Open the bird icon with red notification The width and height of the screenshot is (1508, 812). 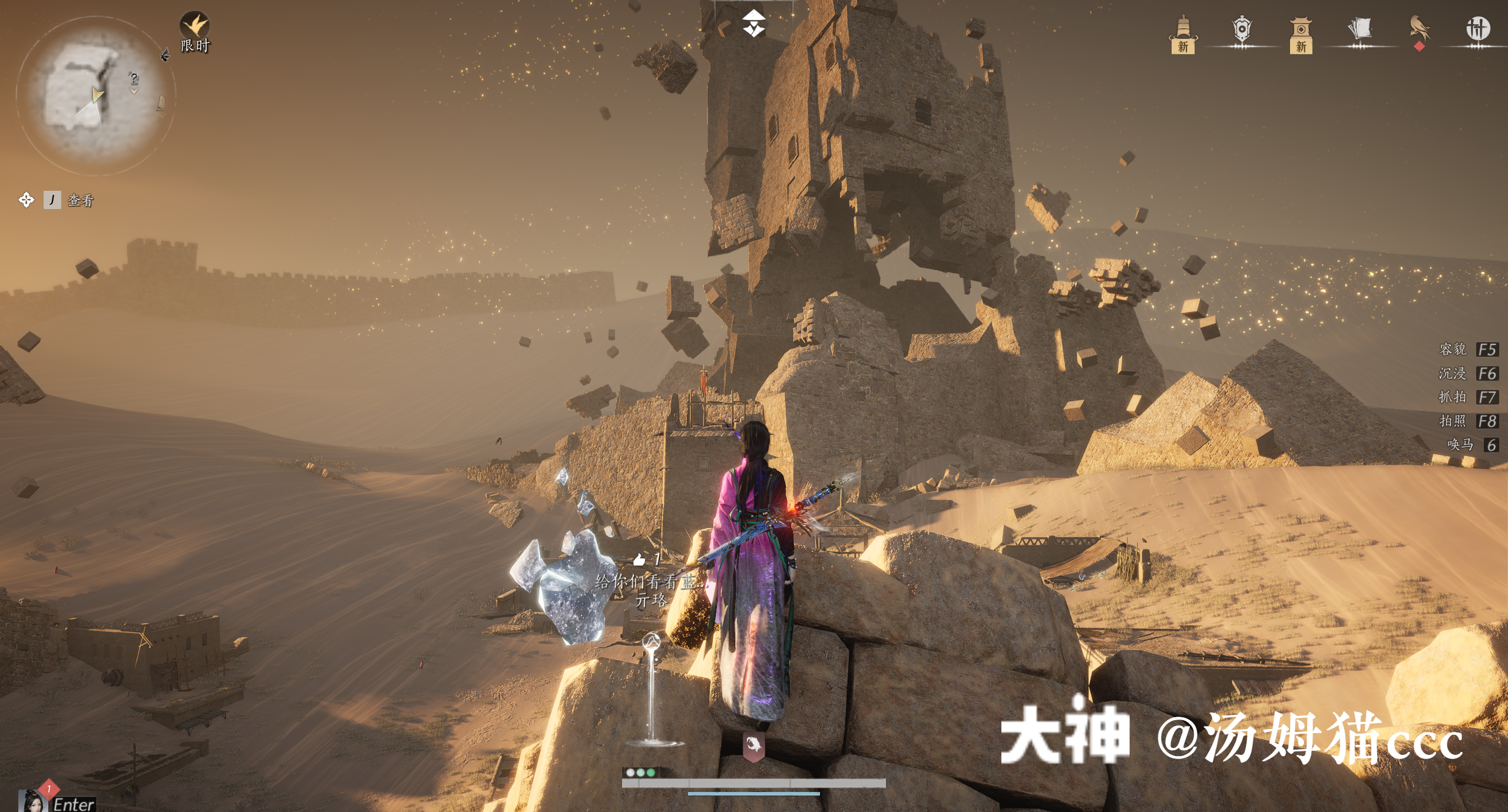[1419, 31]
